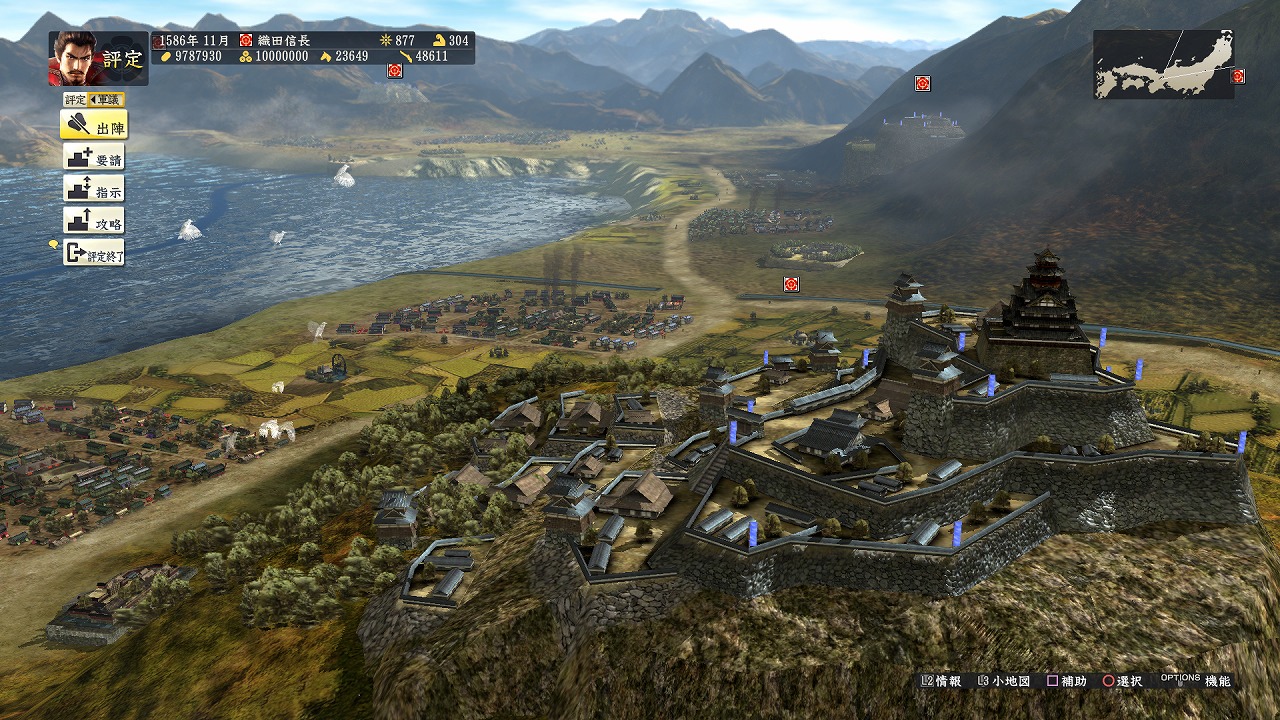Choose the 要請 (request) command
The width and height of the screenshot is (1280, 720).
coord(94,157)
